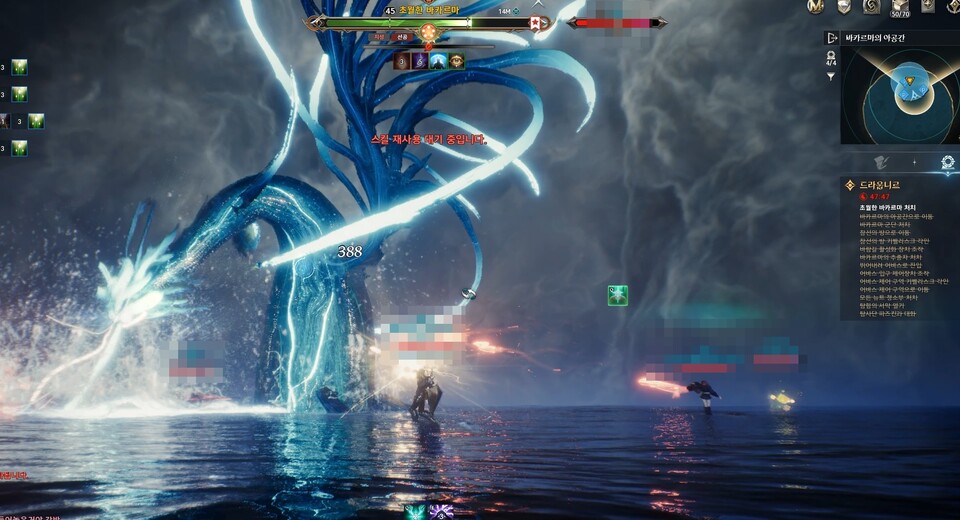Switch to the four-point star tracker tab
960x520 pixels.
[913, 162]
